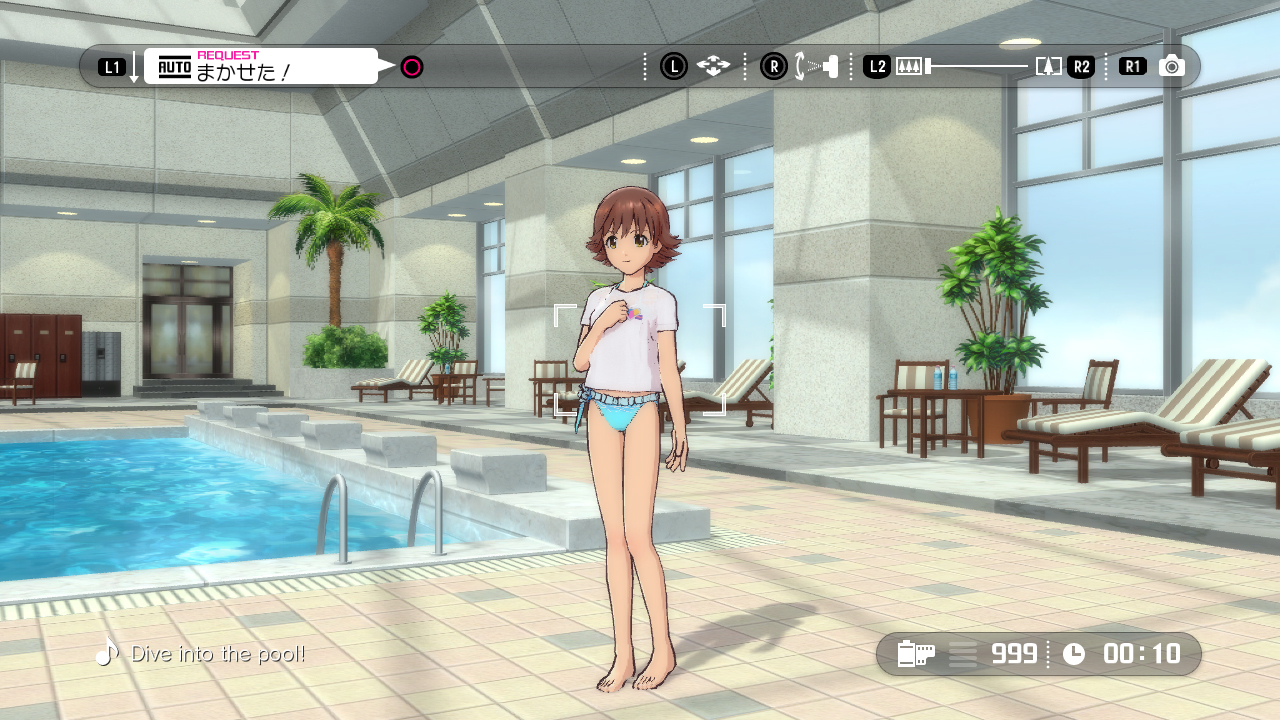Click the film roll battery icon

(x=916, y=654)
